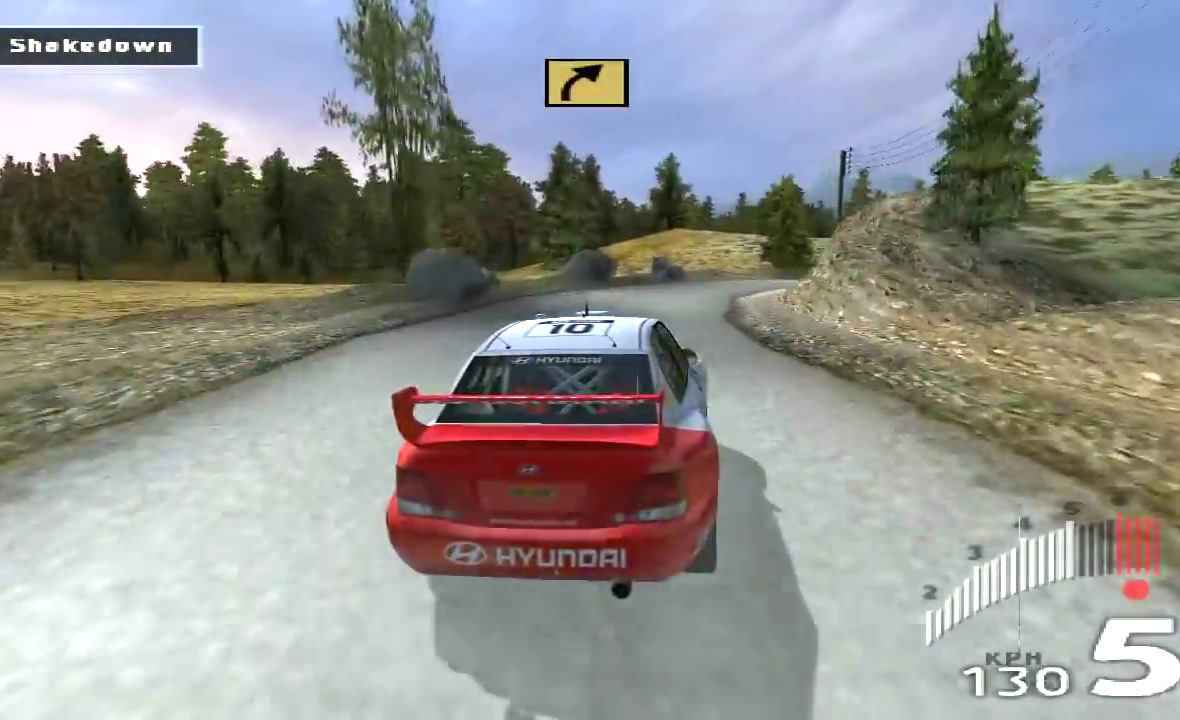Select the Shakedown stage label
Image resolution: width=1180 pixels, height=720 pixels.
pyautogui.click(x=92, y=46)
